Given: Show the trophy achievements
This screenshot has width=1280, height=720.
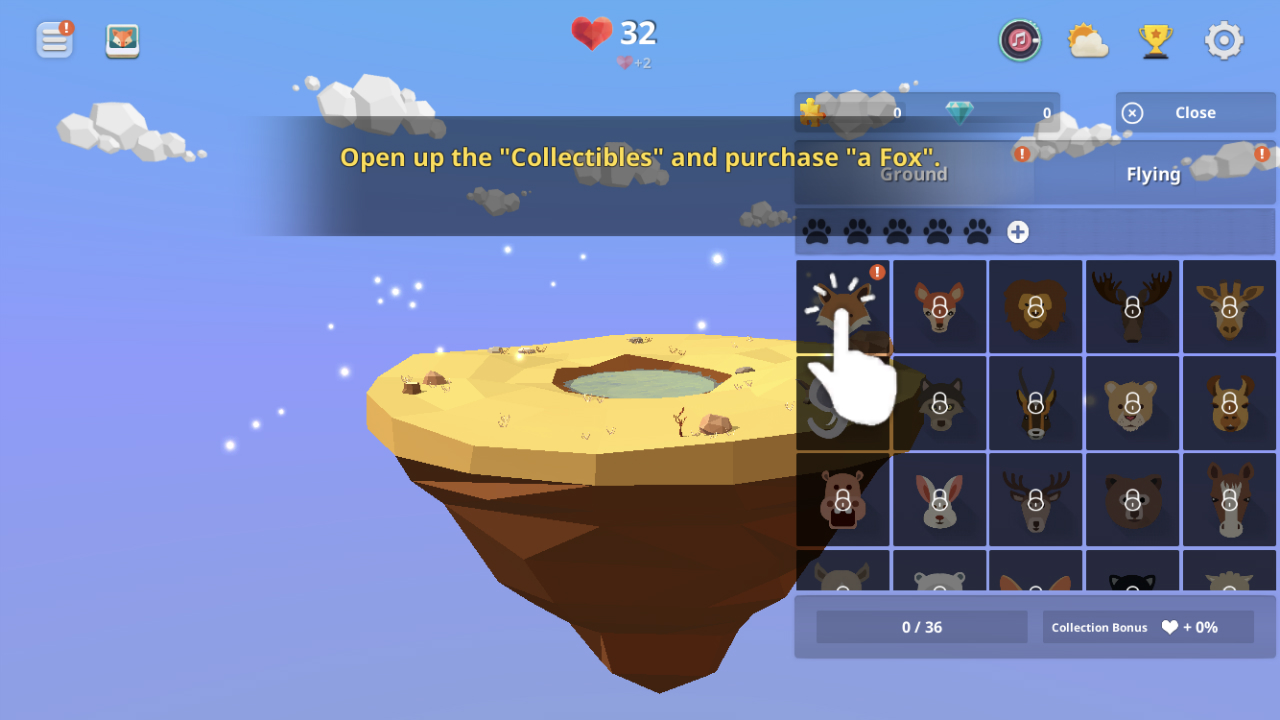Looking at the screenshot, I should (x=1155, y=41).
